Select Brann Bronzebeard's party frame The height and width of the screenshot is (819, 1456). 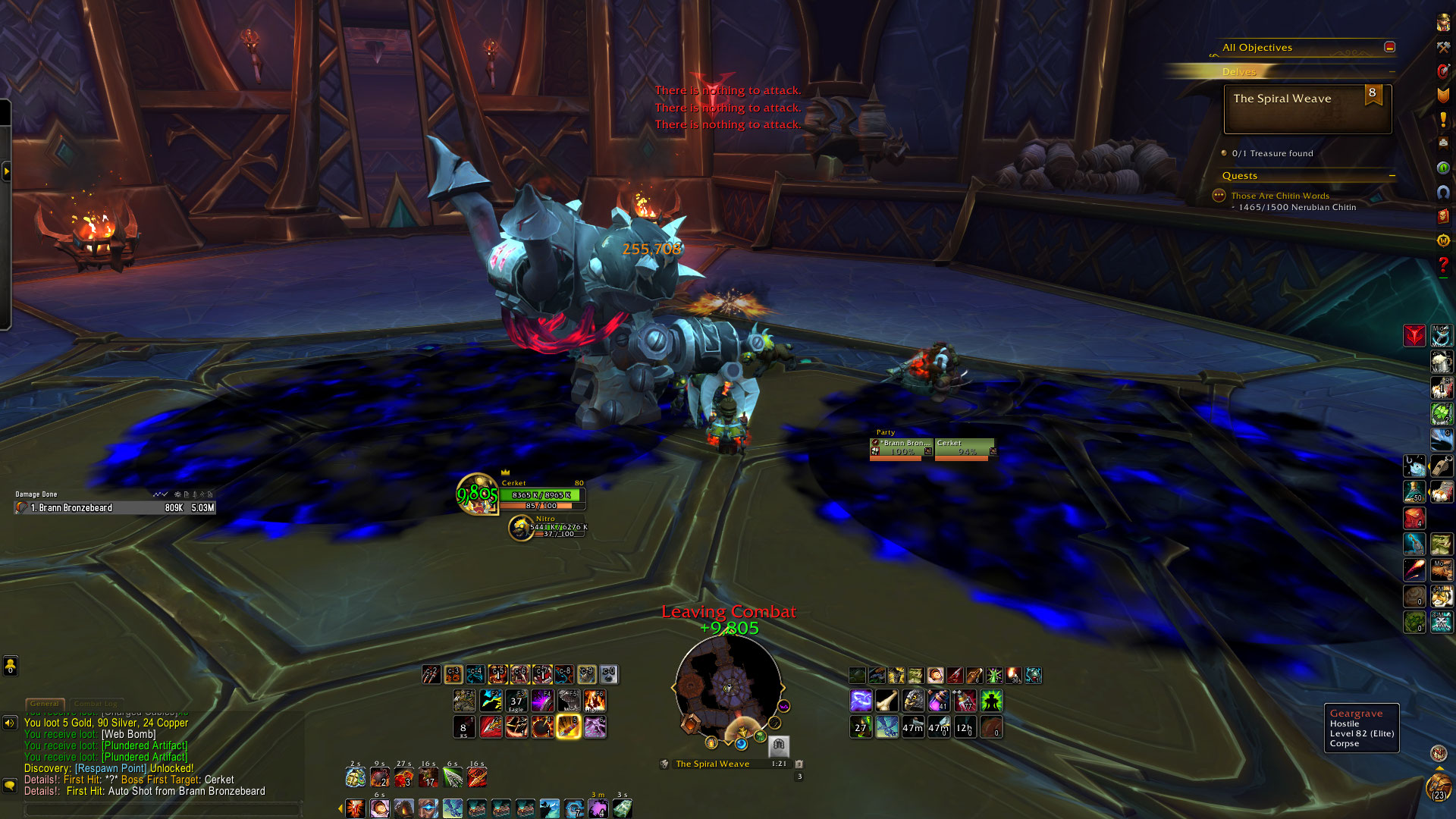(x=902, y=448)
